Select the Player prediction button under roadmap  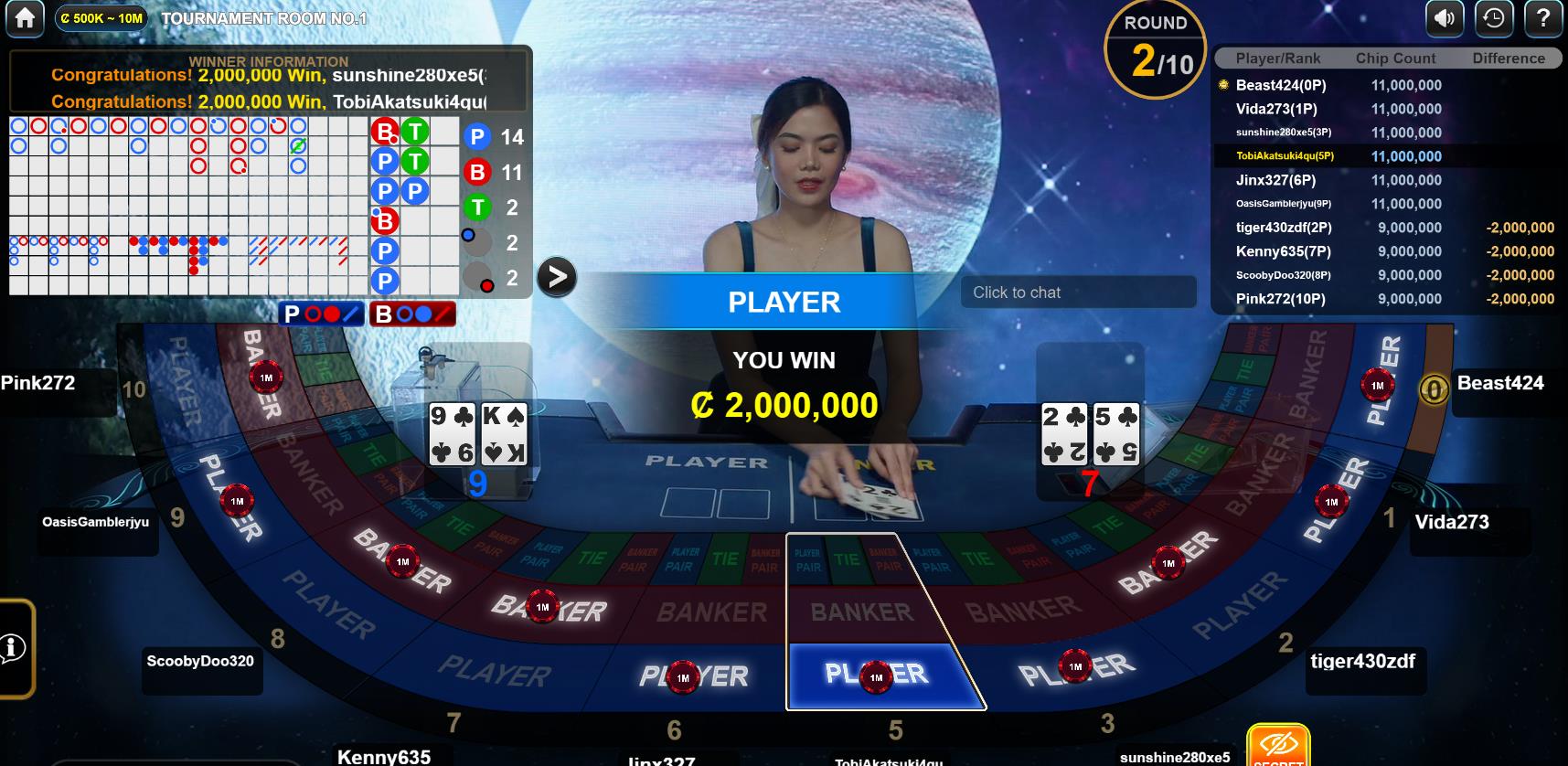(321, 314)
